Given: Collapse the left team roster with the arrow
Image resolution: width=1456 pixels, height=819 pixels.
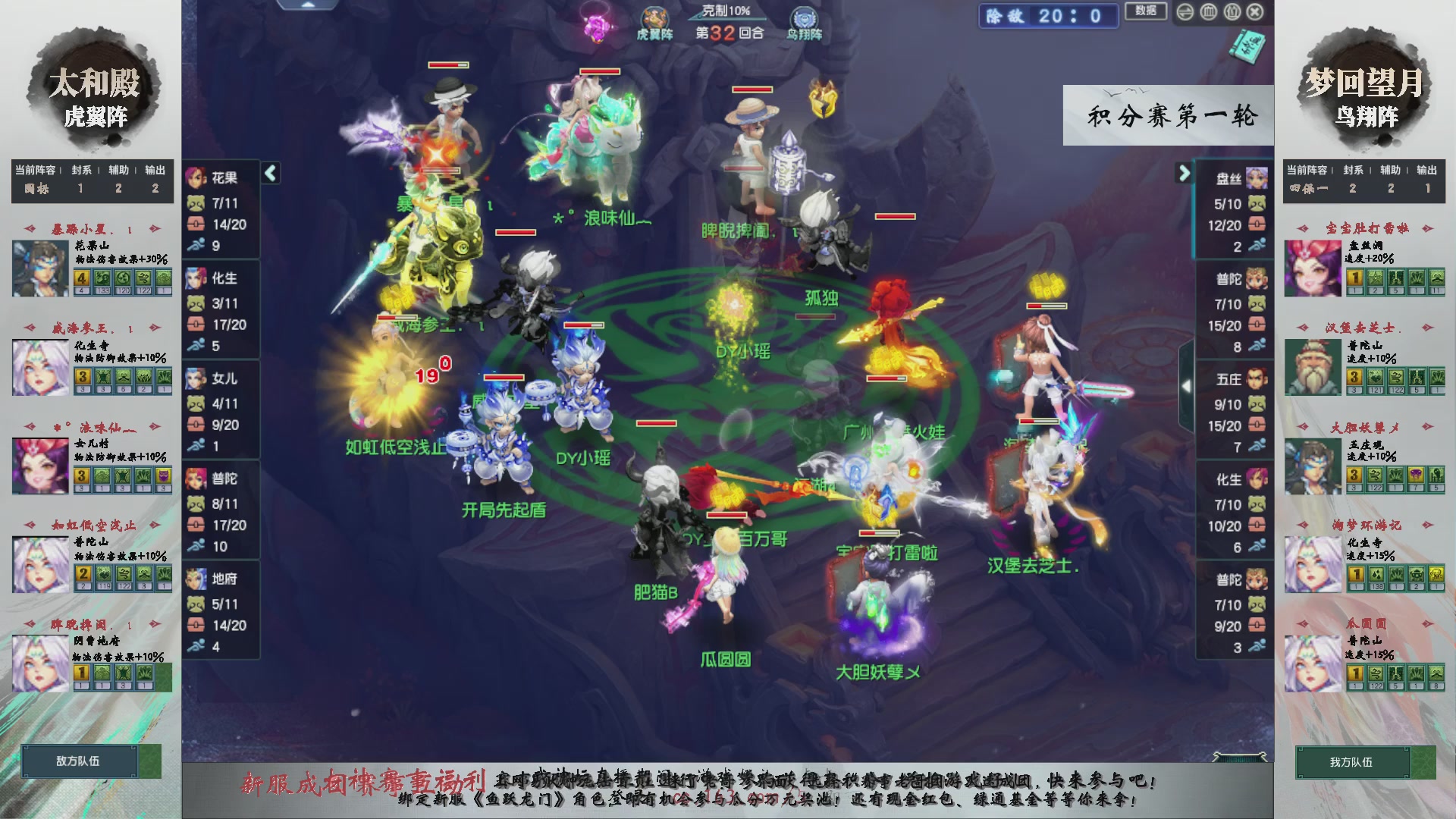Looking at the screenshot, I should click(270, 174).
